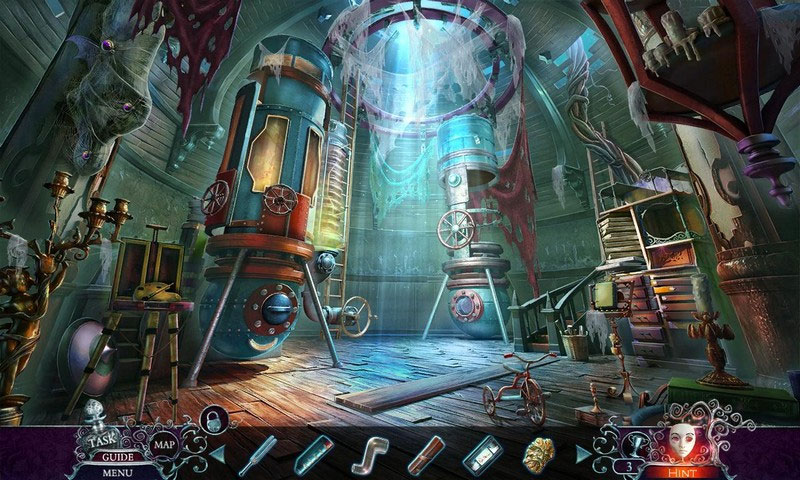This screenshot has width=800, height=480.
Task: Select the golden mask inventory item
Action: pyautogui.click(x=539, y=456)
